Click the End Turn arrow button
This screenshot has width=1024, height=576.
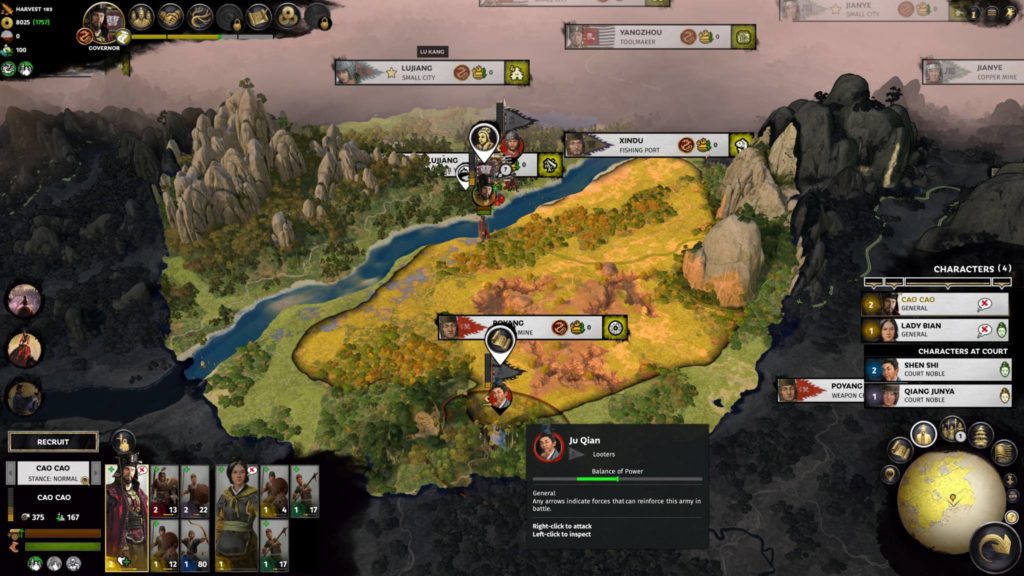(x=994, y=546)
